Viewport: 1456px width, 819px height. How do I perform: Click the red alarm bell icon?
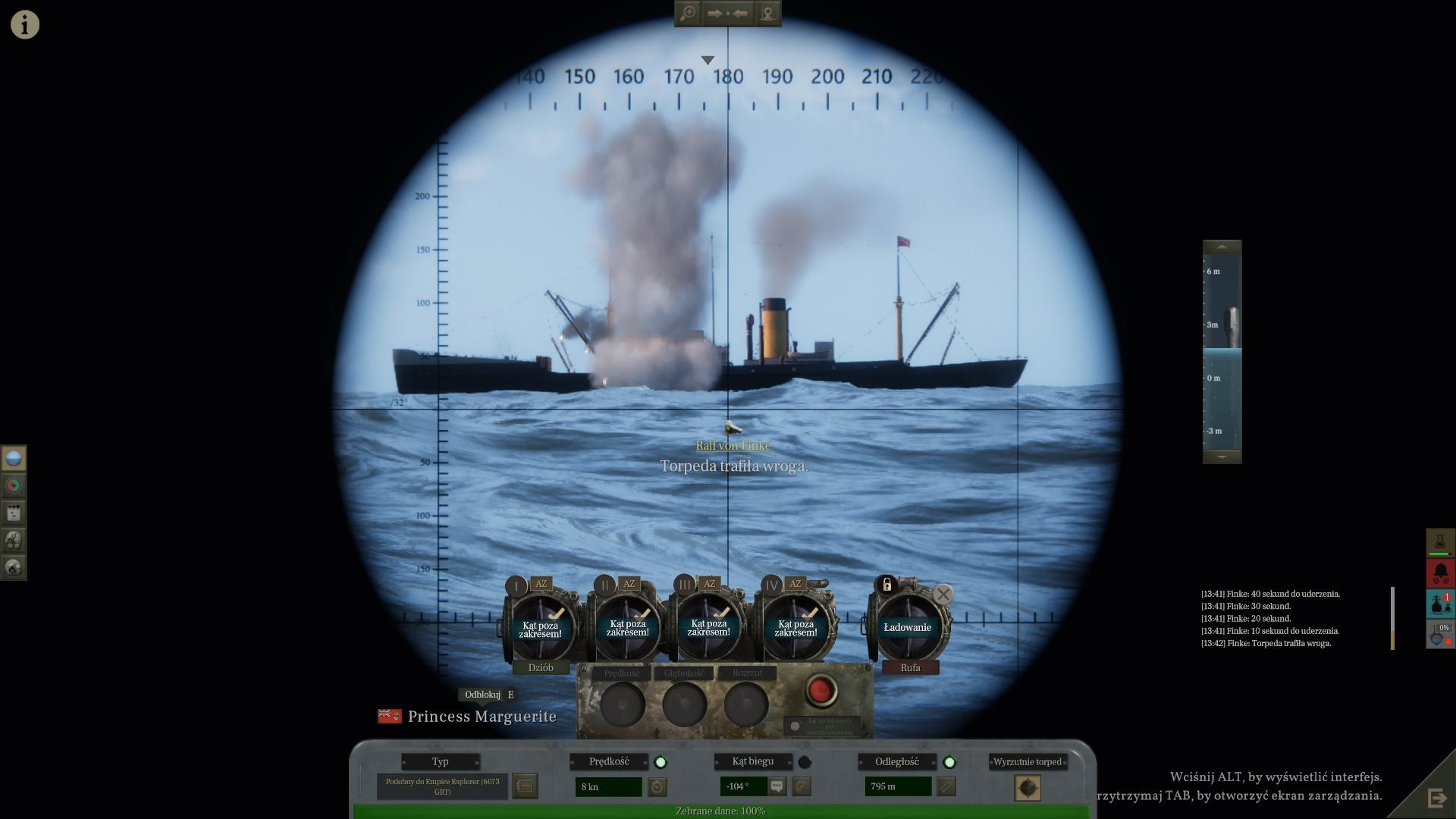click(x=1440, y=573)
